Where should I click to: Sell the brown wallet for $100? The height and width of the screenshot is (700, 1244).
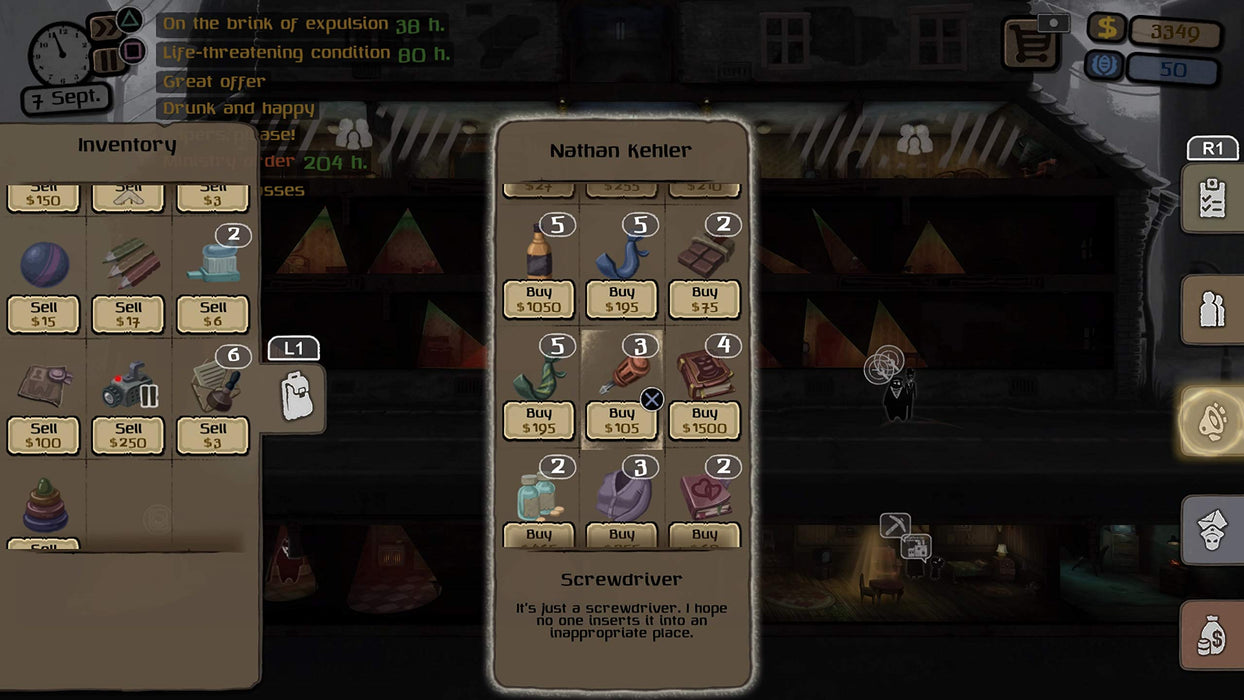(x=43, y=435)
